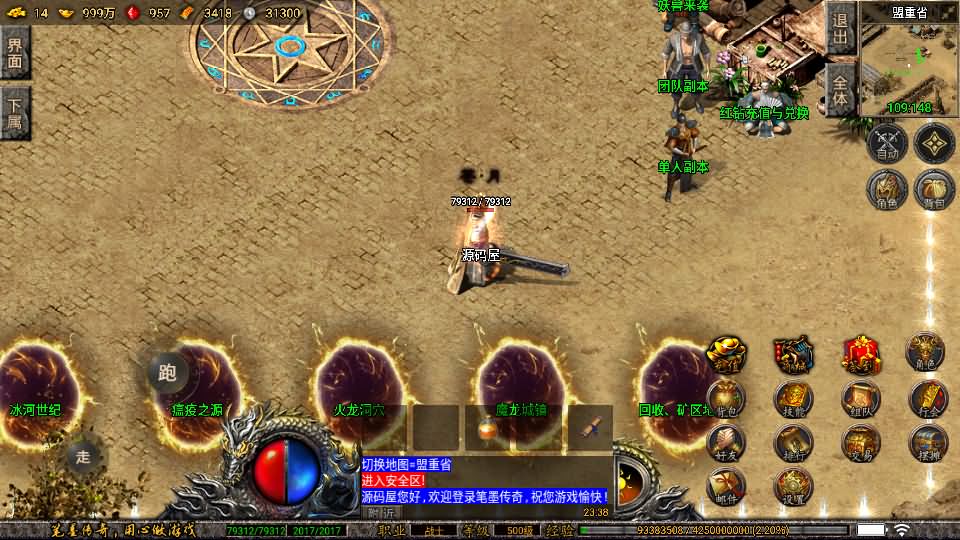The width and height of the screenshot is (960, 540).
Task: Activate the shuriken star skill button
Action: (x=934, y=143)
